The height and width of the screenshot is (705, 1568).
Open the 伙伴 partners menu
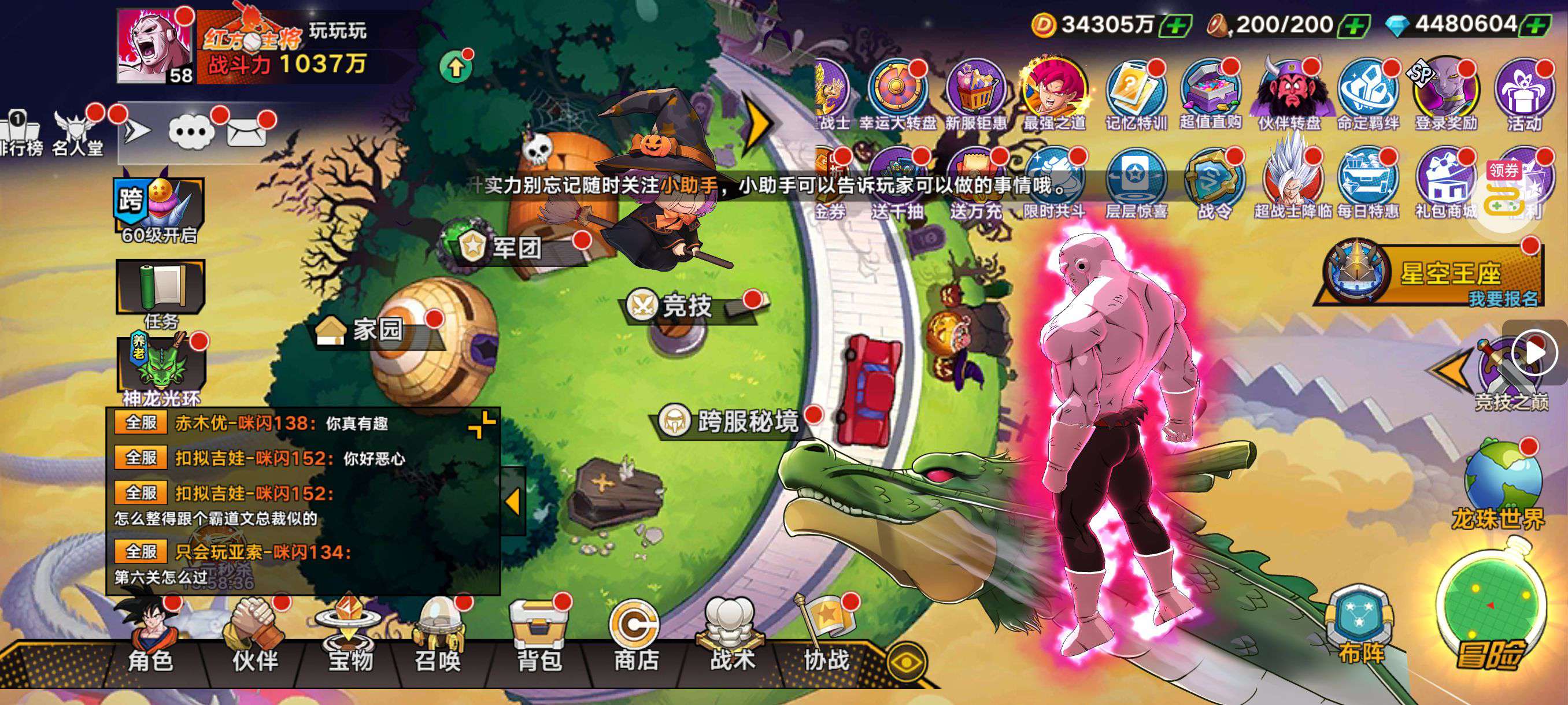[256, 639]
